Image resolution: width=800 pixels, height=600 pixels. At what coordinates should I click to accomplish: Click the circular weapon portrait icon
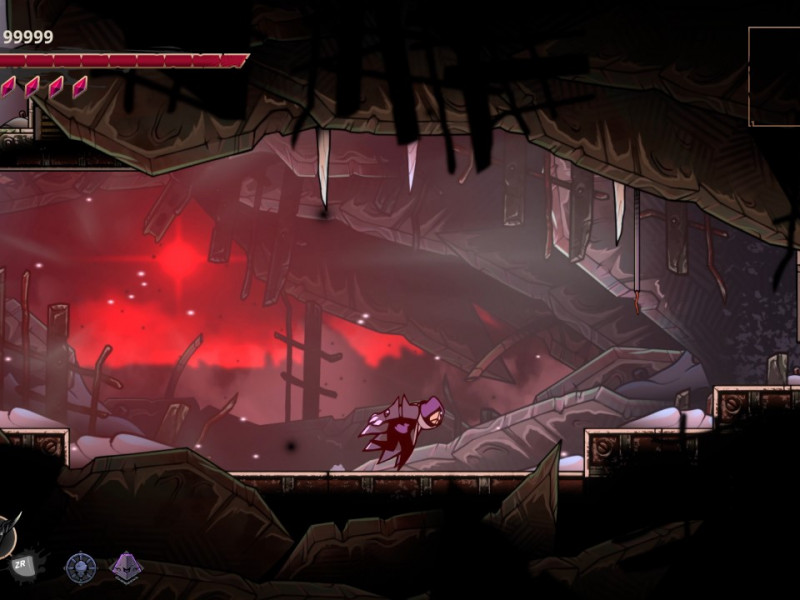click(x=7, y=536)
